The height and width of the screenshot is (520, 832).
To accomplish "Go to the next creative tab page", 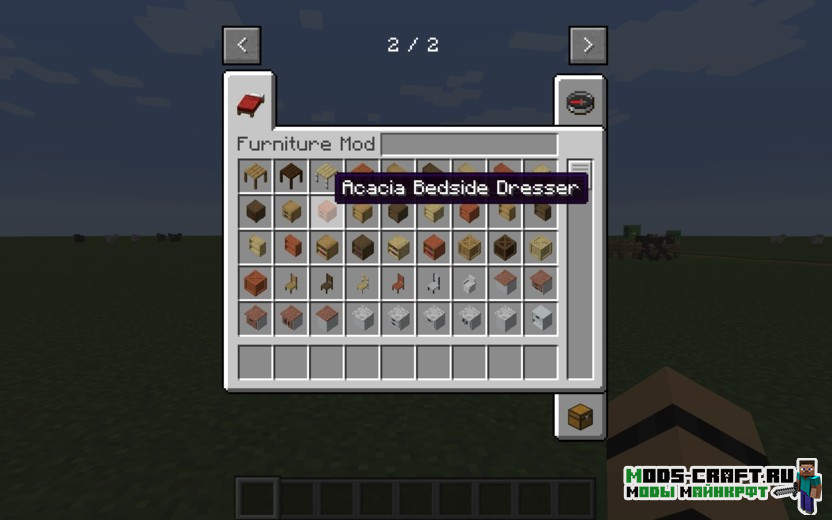I will tap(588, 45).
